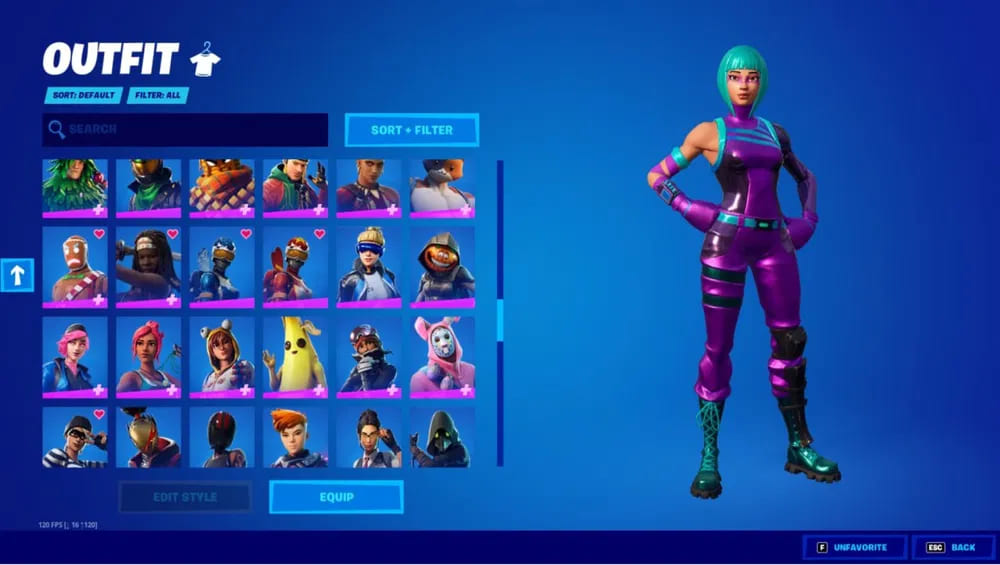Select the Peely banana outfit
The image size is (1000, 565).
pyautogui.click(x=295, y=355)
